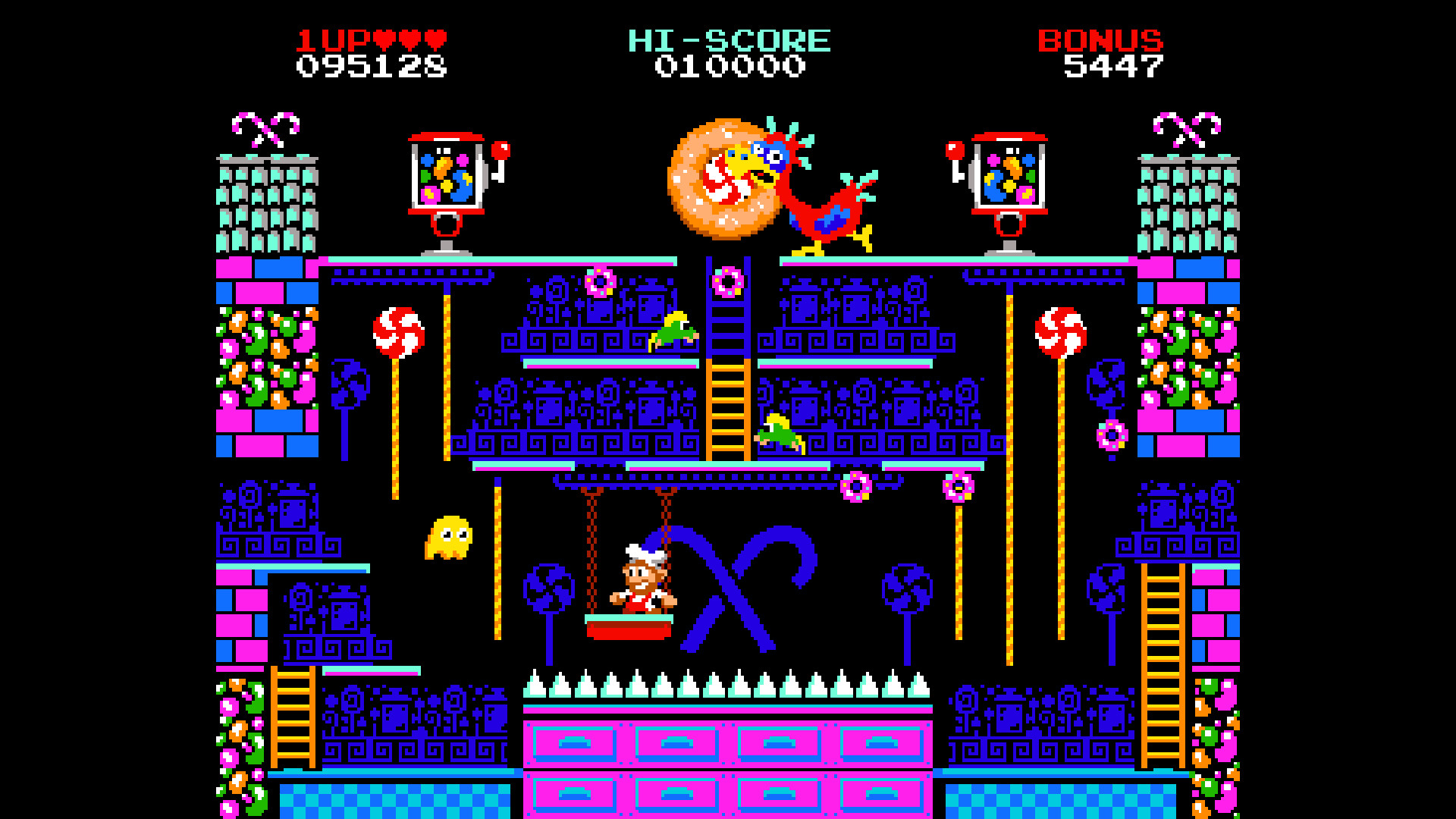The width and height of the screenshot is (1456, 819).
Task: Select the BONUS label in the corner
Action: [1099, 39]
